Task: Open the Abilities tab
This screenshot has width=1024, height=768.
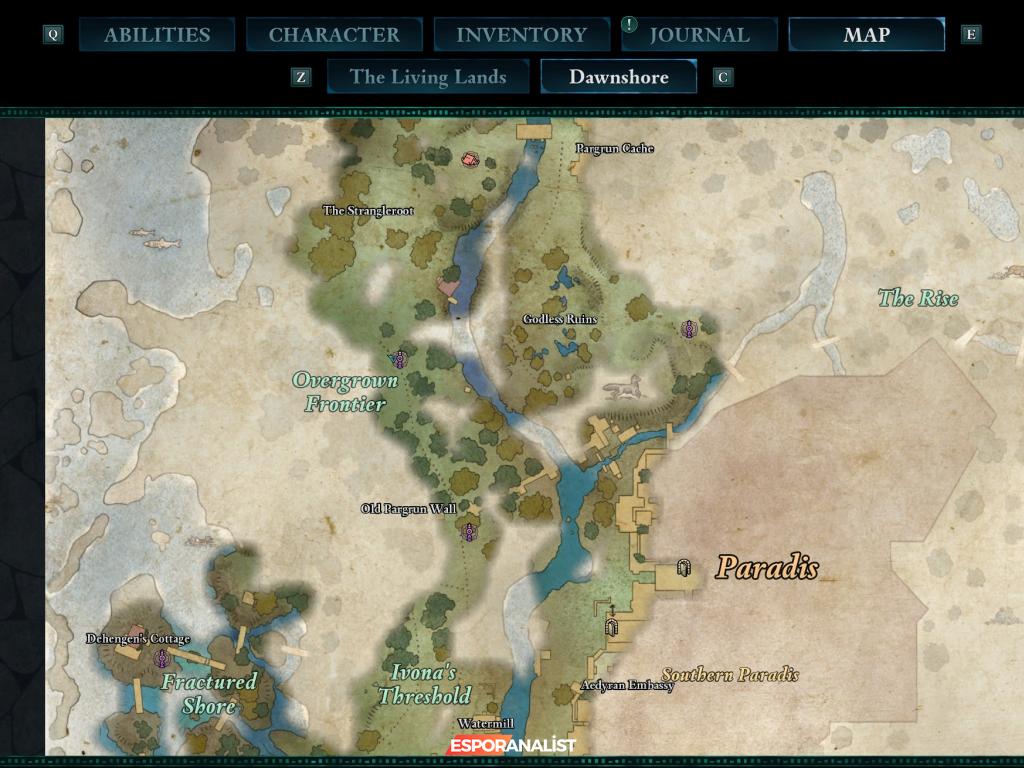Action: pyautogui.click(x=157, y=35)
